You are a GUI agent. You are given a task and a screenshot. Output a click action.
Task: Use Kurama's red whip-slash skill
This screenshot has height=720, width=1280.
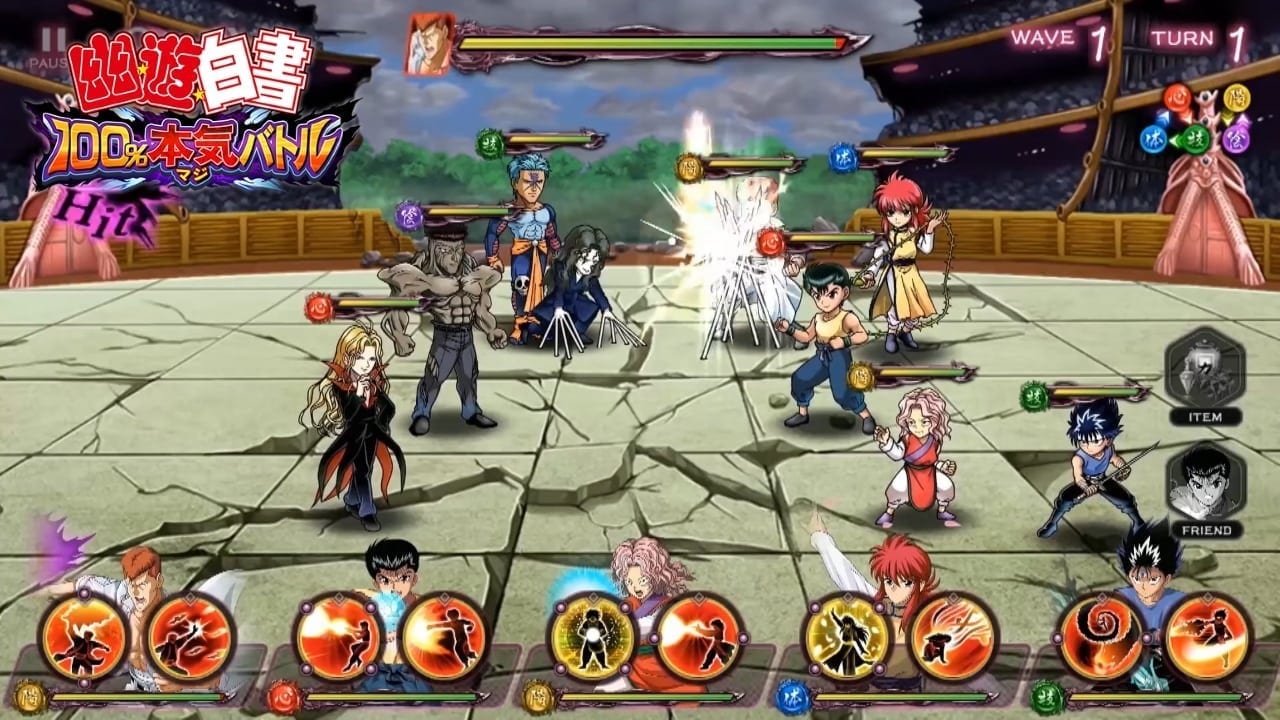coord(953,637)
